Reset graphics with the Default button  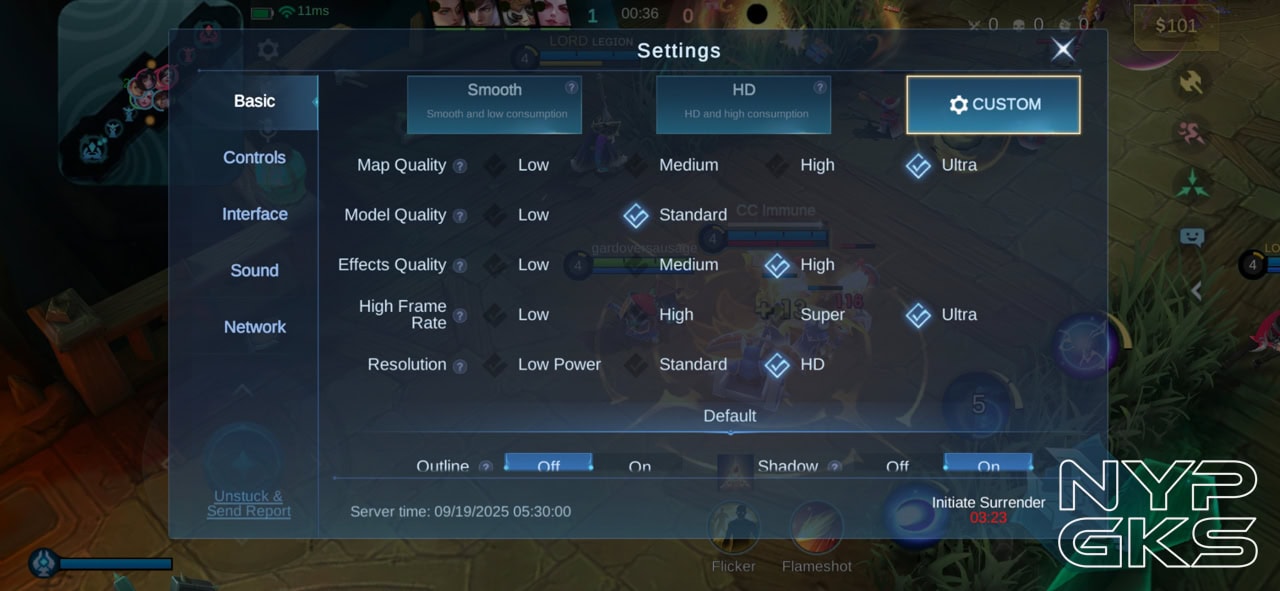point(729,416)
